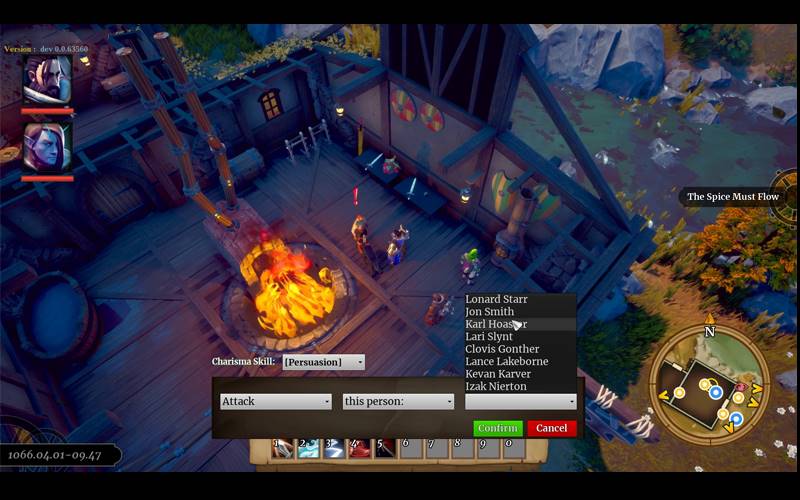Screen dimensions: 800x500
Task: Choose Lari Slynt from the list
Action: tap(489, 337)
